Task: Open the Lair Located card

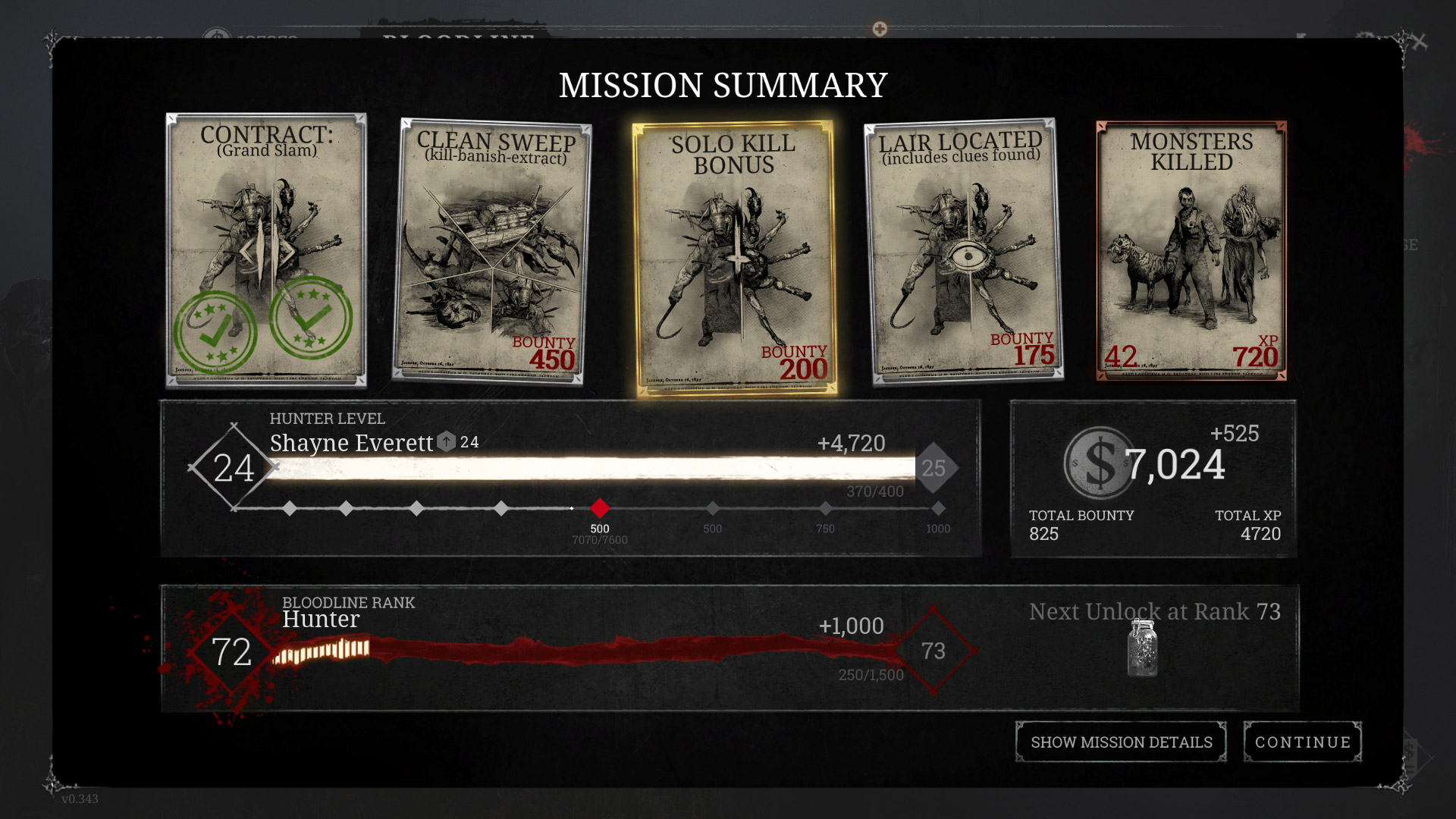Action: pyautogui.click(x=963, y=252)
